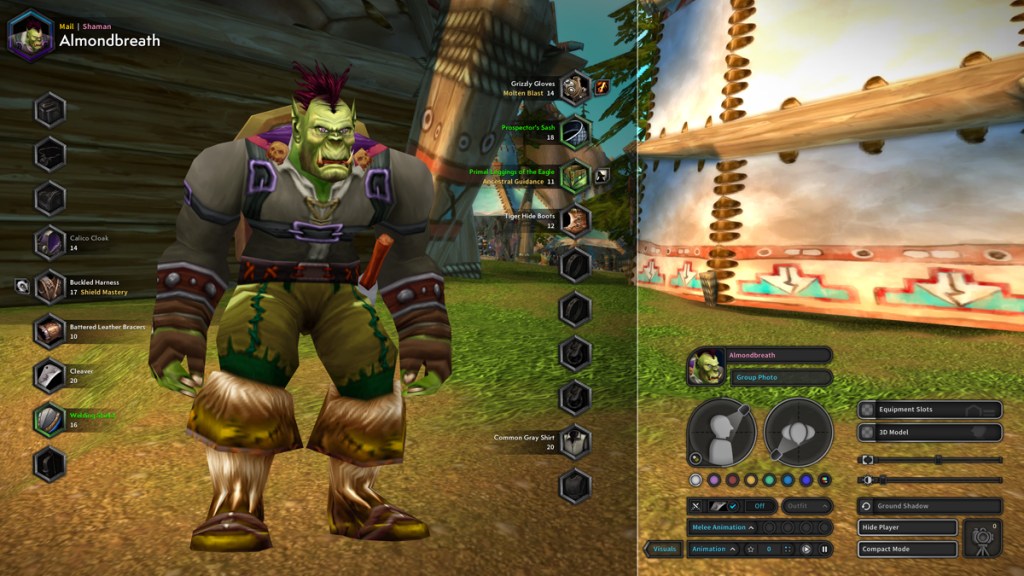The width and height of the screenshot is (1024, 576).
Task: Open the Group Photo option
Action: point(779,377)
